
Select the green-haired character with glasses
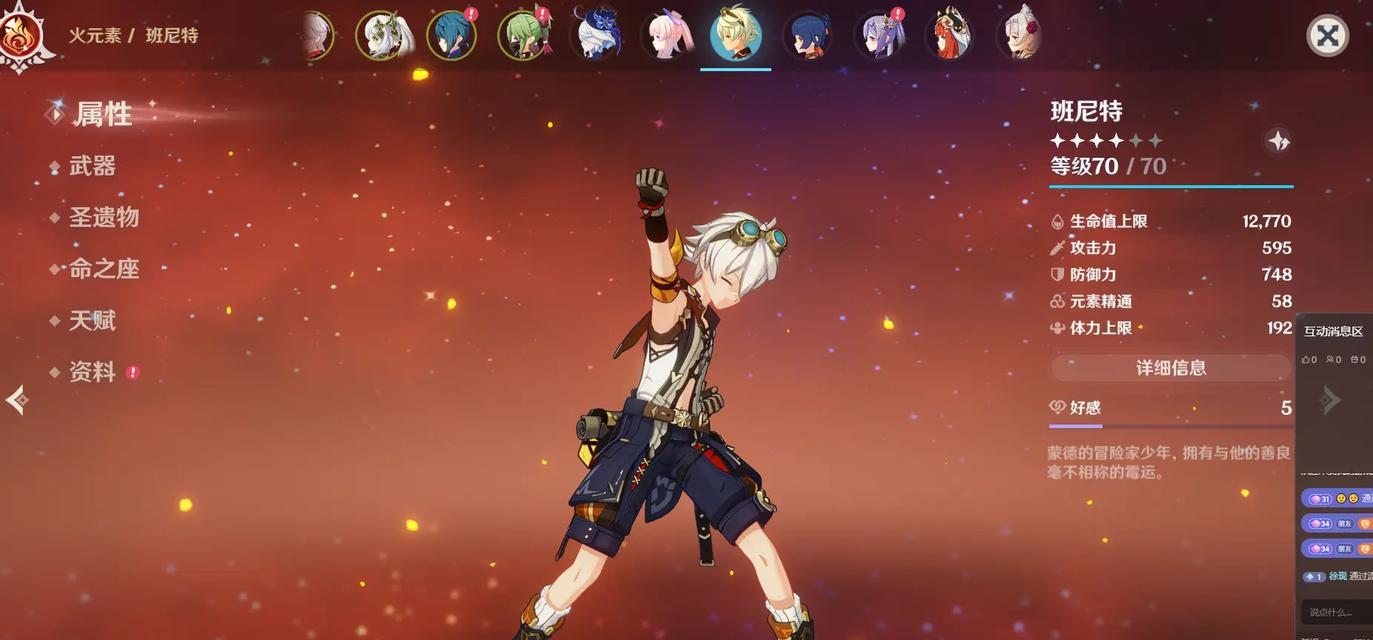coord(523,36)
